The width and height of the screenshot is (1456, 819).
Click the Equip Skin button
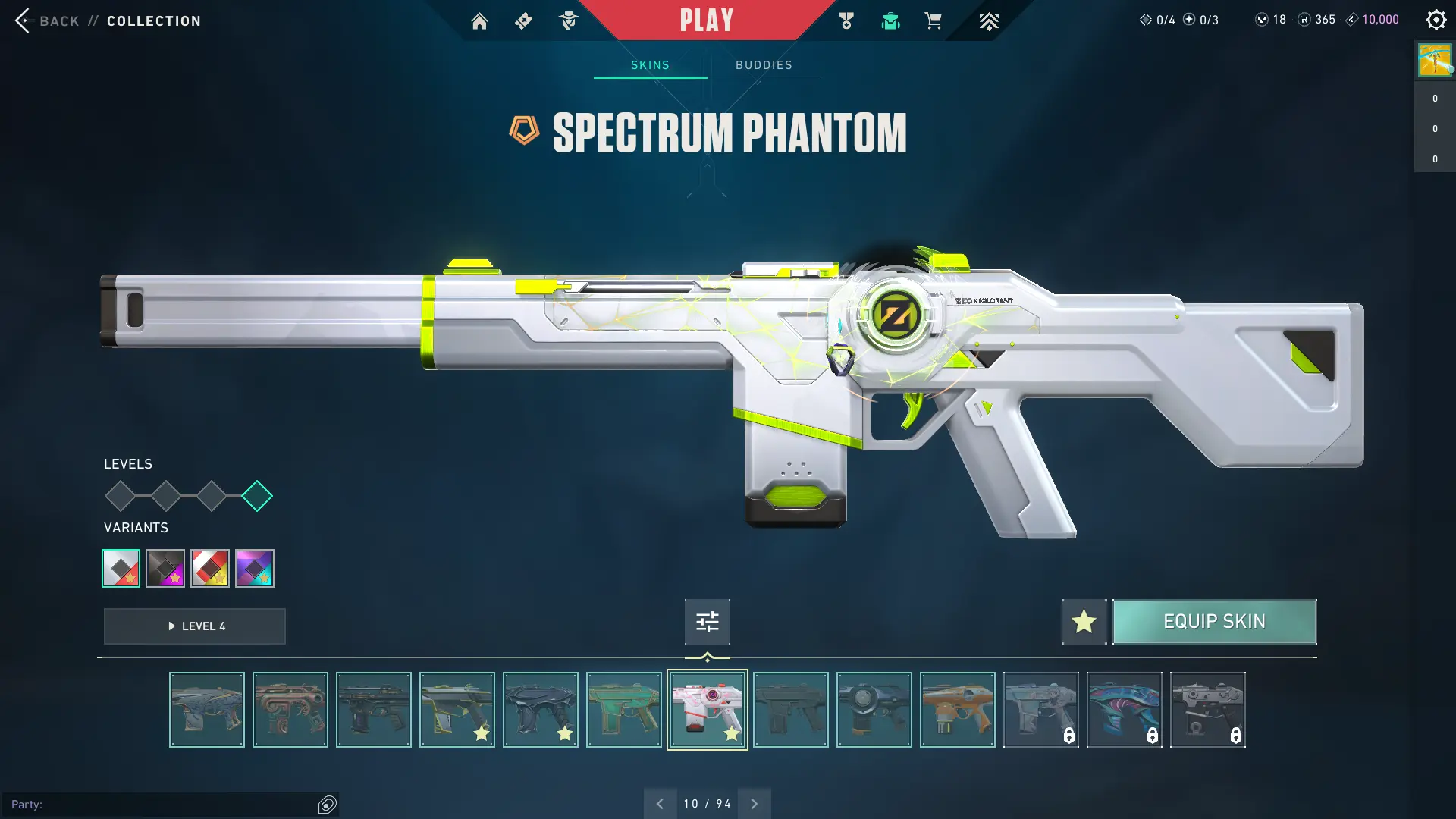coord(1214,622)
